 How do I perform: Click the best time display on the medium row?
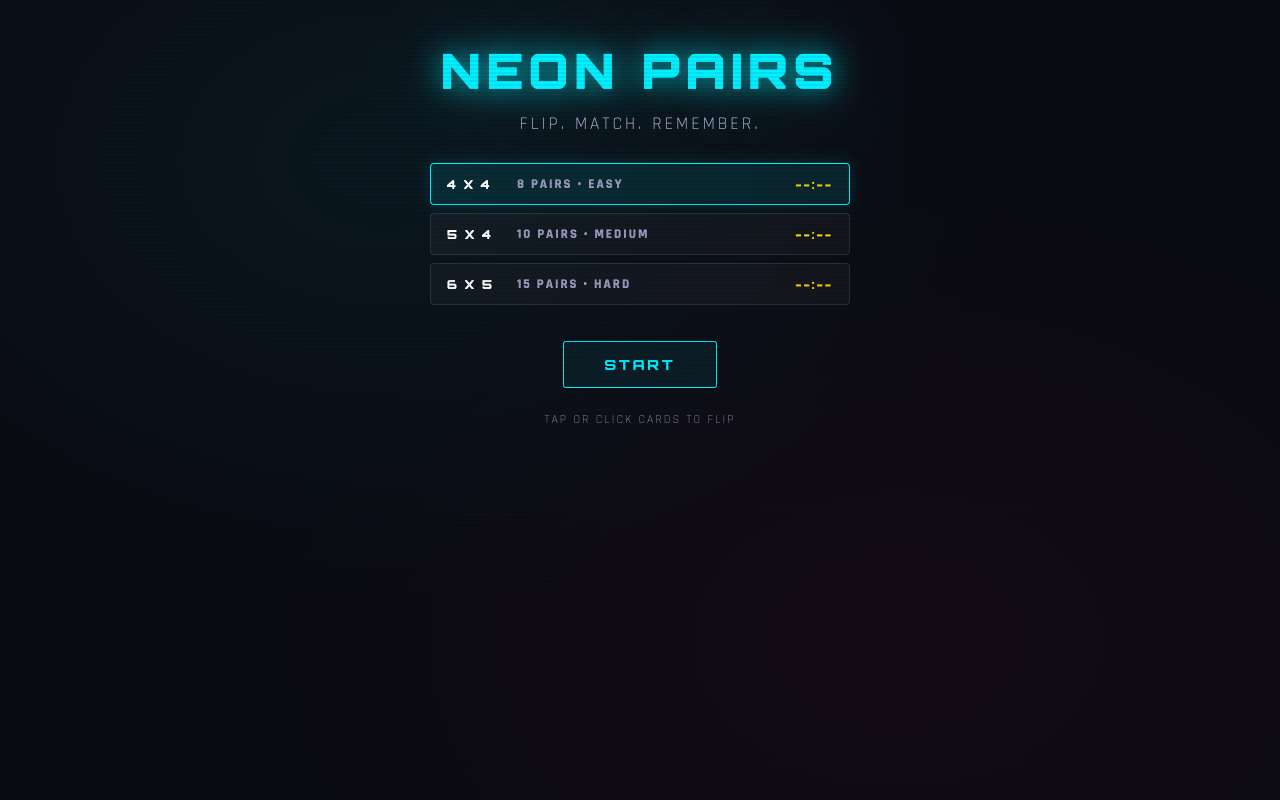coord(813,234)
